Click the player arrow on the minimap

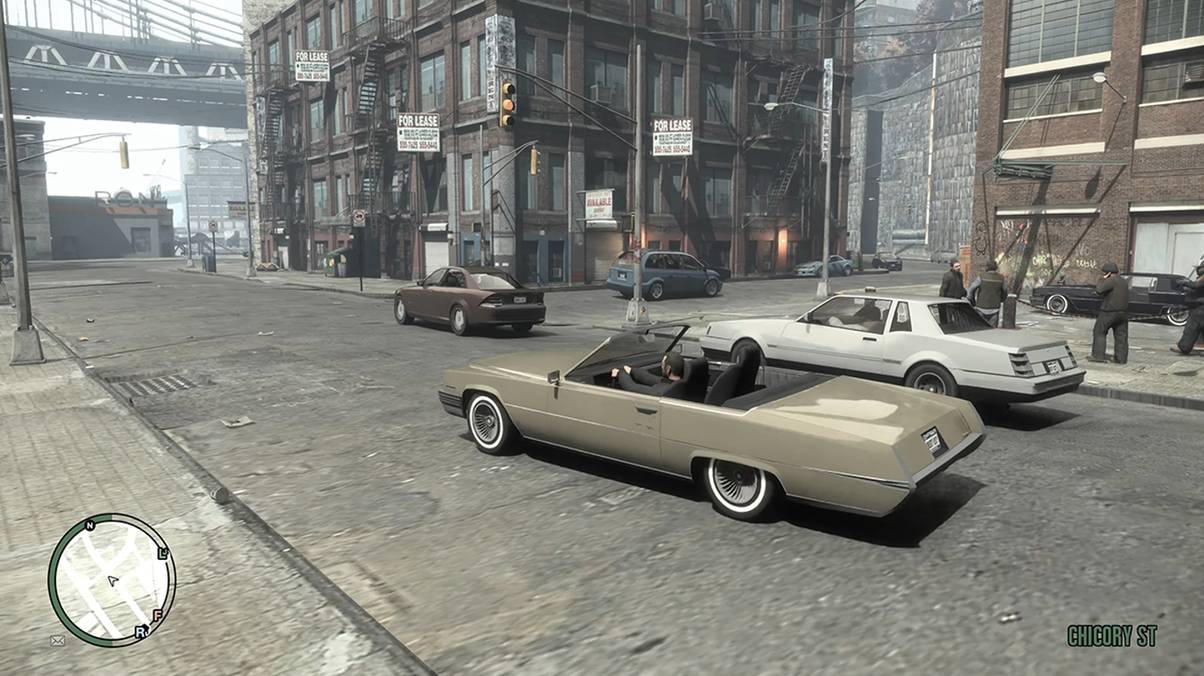point(113,579)
